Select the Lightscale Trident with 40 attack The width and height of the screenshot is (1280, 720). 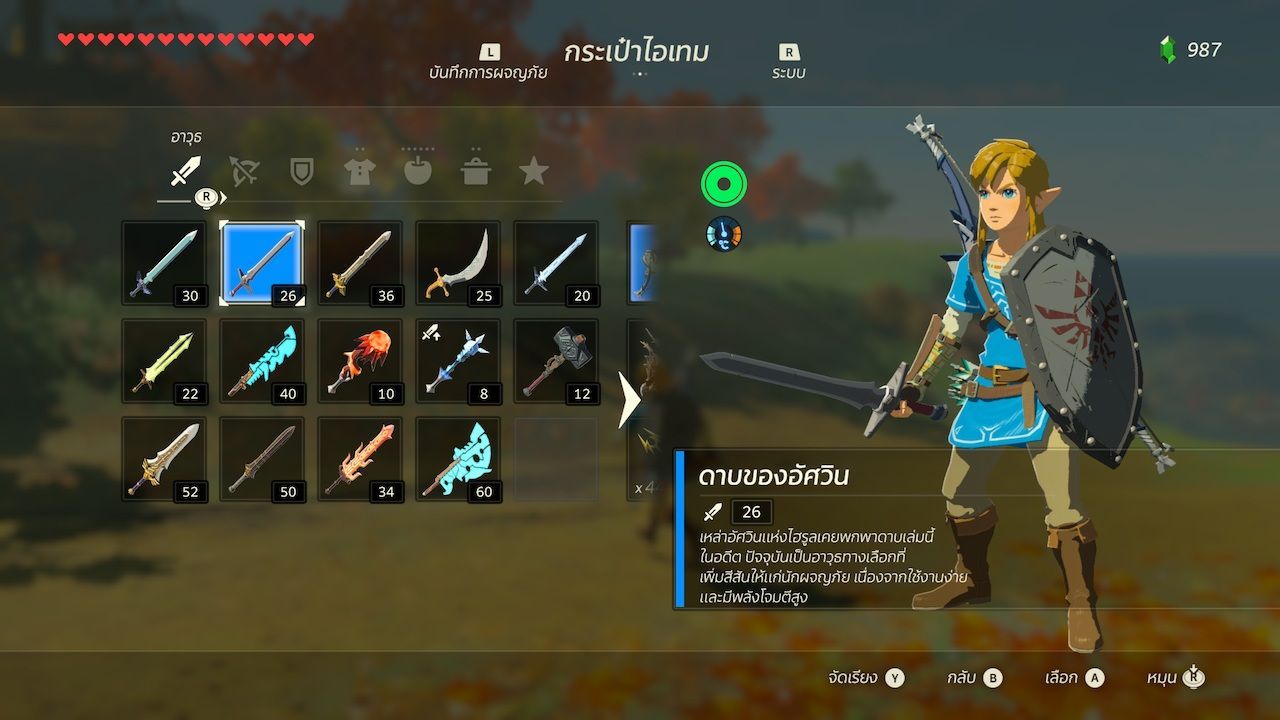click(261, 360)
